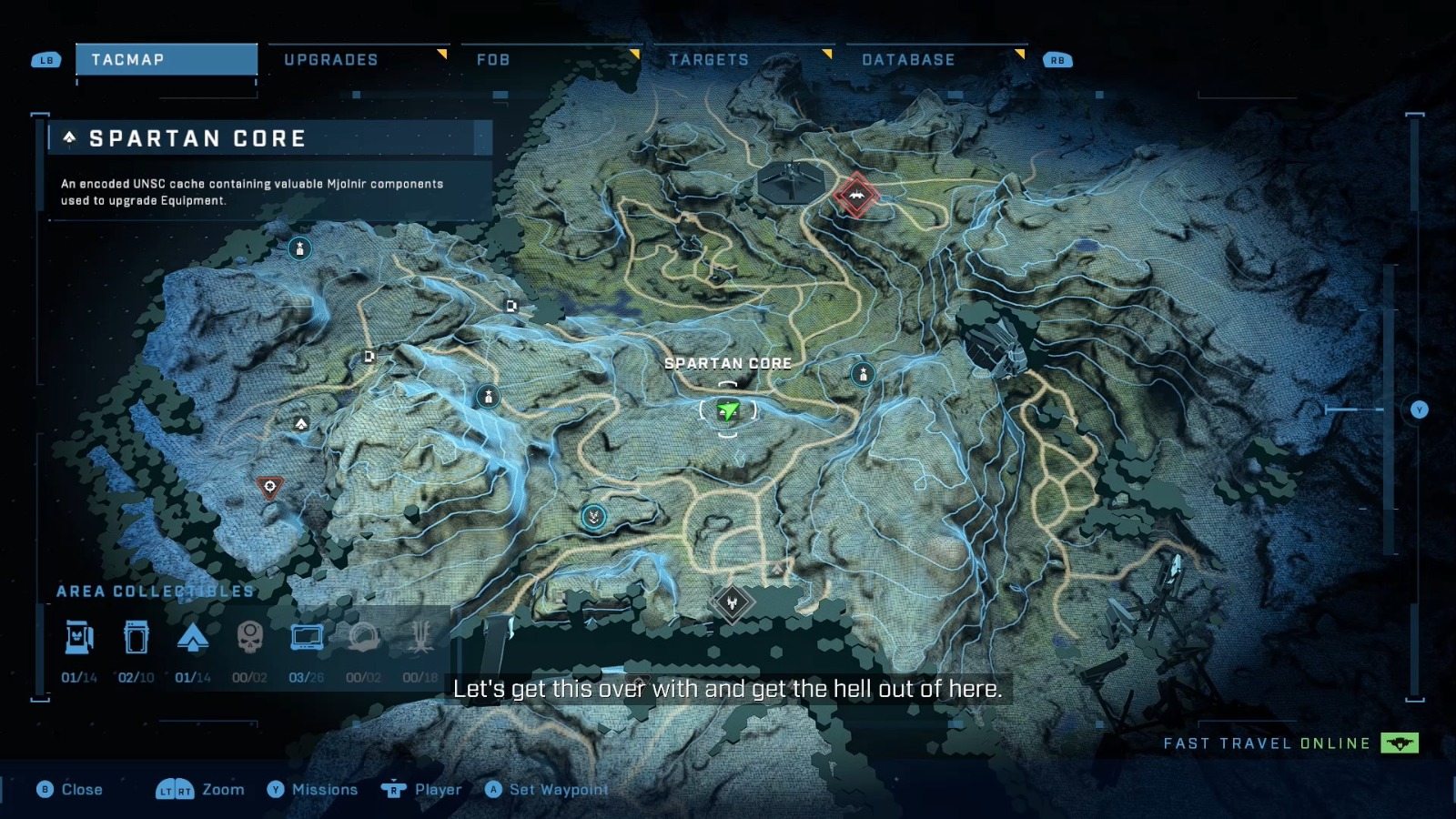
Task: Click the Mjolnir Armory collectible icon
Action: coord(79,638)
